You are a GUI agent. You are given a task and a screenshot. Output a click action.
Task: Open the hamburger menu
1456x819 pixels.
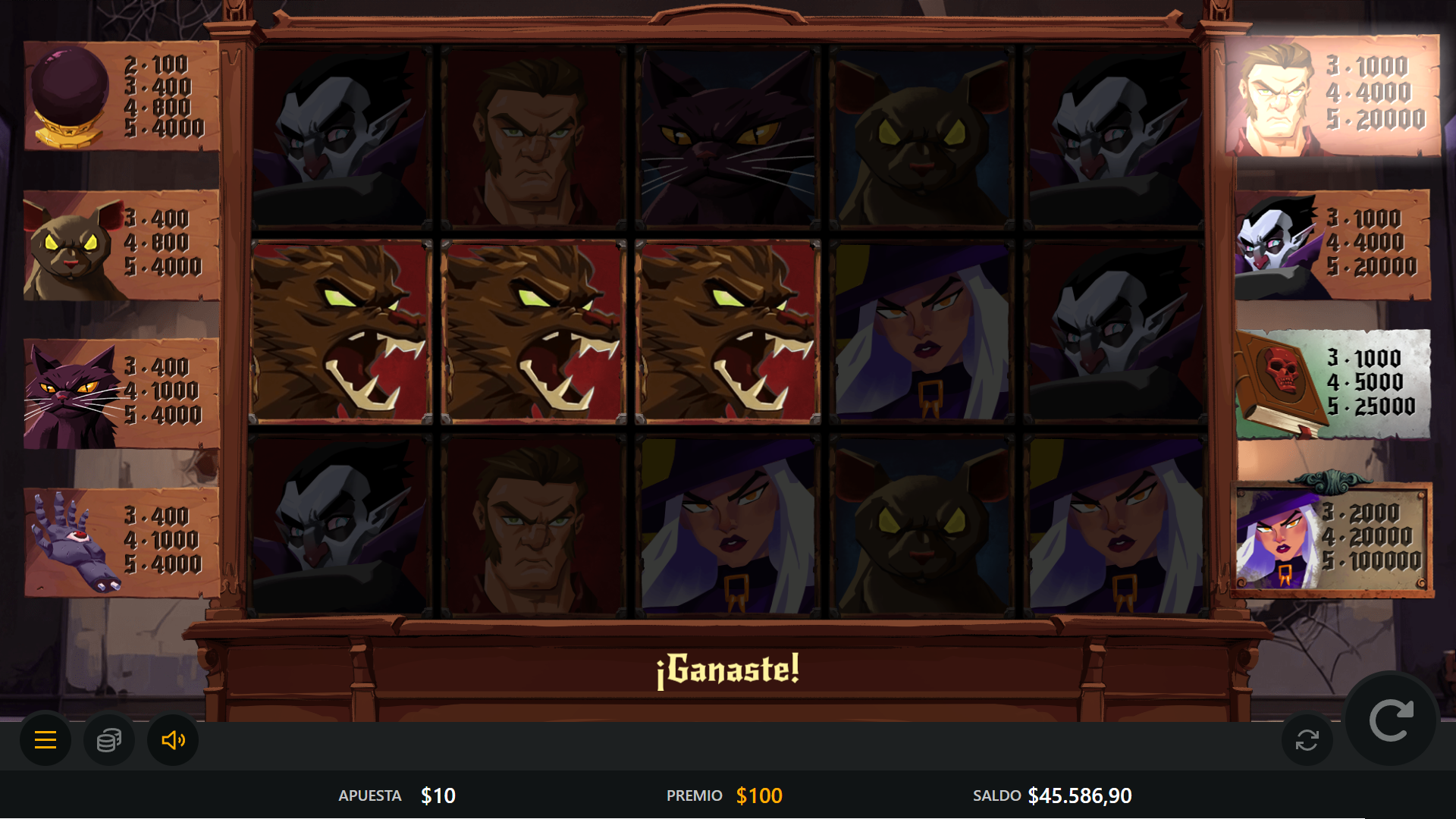point(45,739)
